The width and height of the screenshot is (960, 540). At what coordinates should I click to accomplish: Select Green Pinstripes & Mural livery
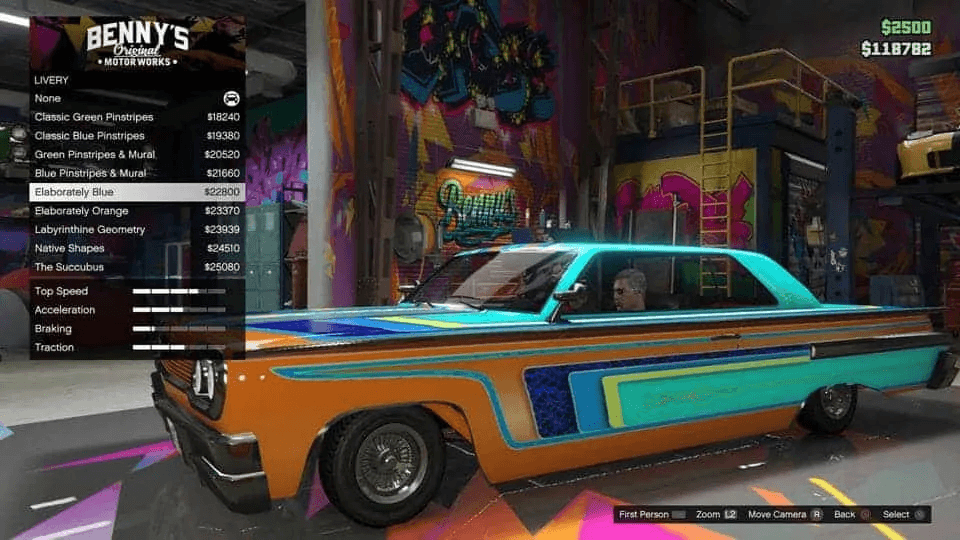click(x=137, y=155)
